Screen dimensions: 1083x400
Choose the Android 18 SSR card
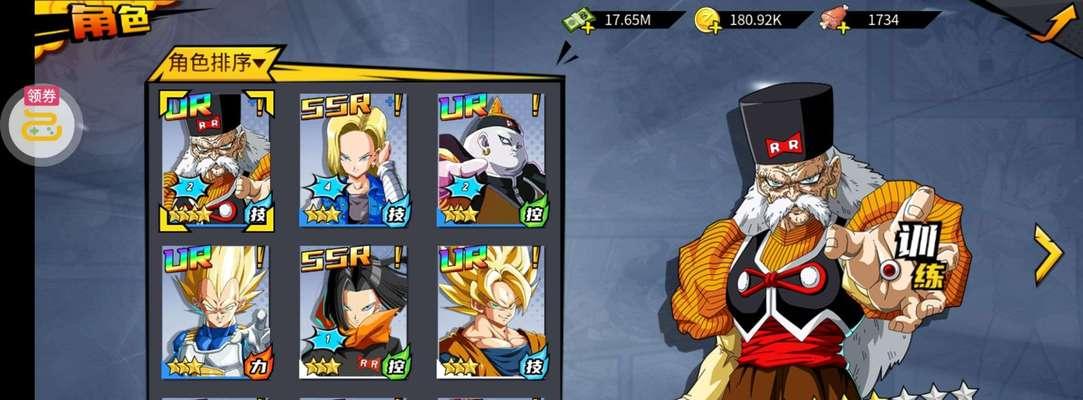tap(353, 160)
